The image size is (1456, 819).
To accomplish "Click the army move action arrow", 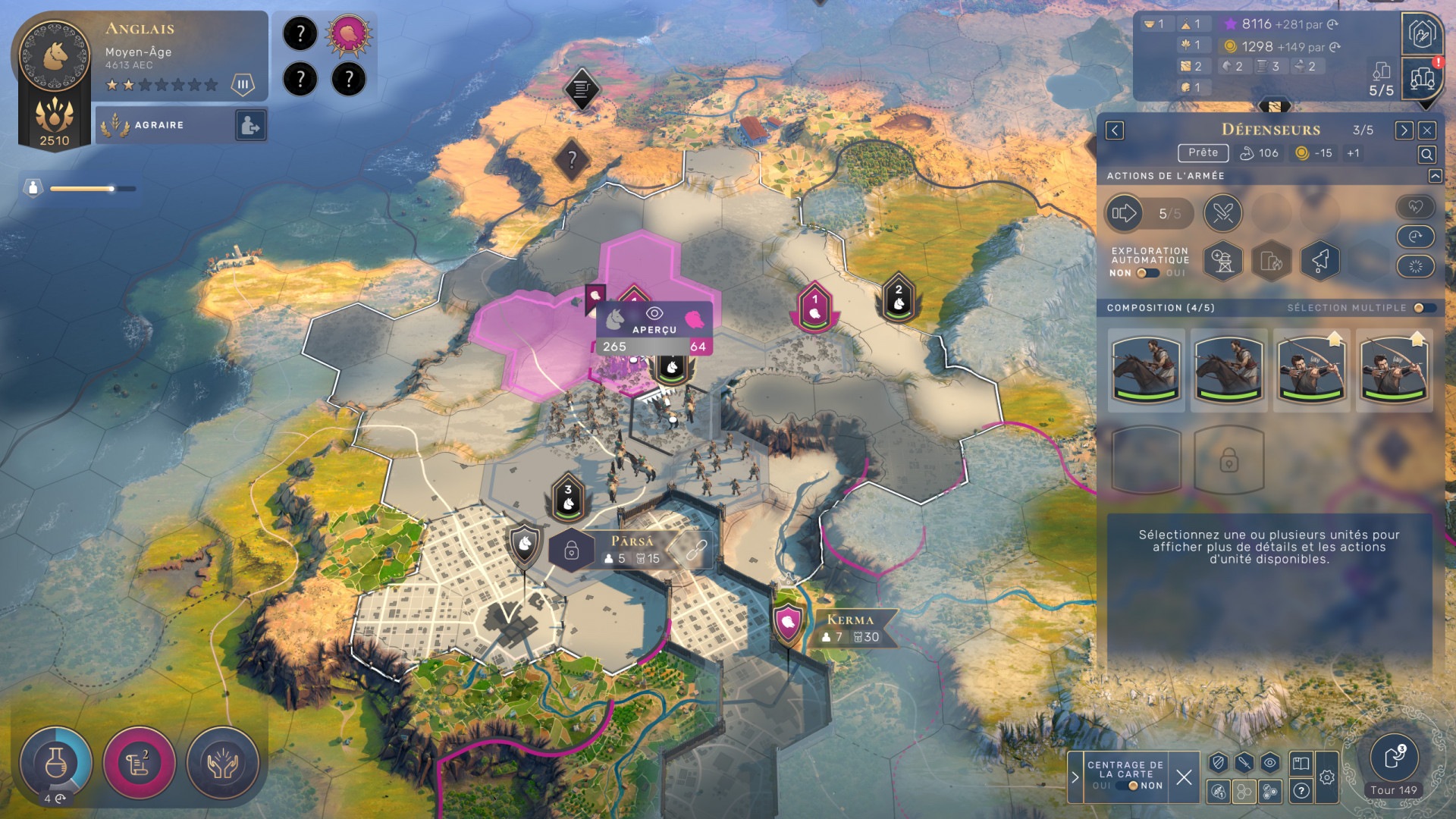I will 1124,213.
